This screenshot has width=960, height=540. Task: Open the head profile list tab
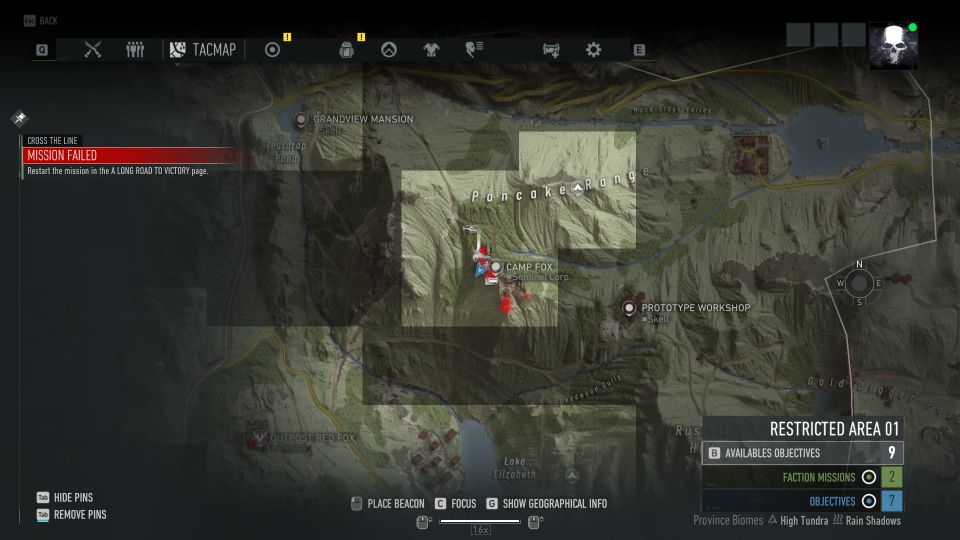click(474, 49)
